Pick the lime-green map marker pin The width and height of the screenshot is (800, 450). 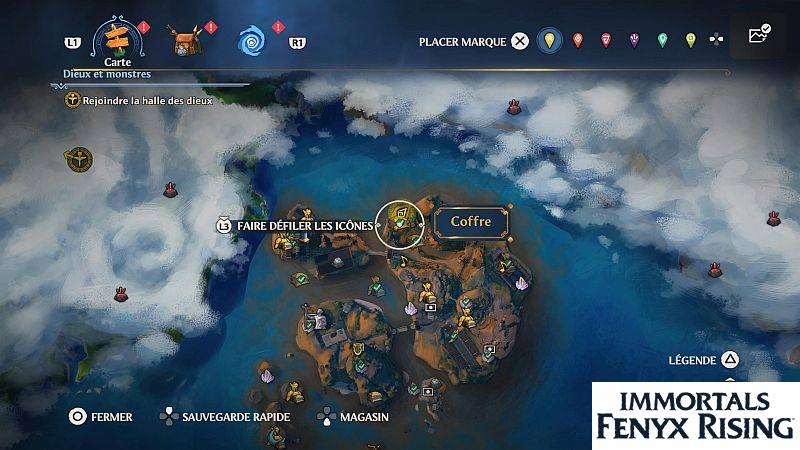(689, 41)
